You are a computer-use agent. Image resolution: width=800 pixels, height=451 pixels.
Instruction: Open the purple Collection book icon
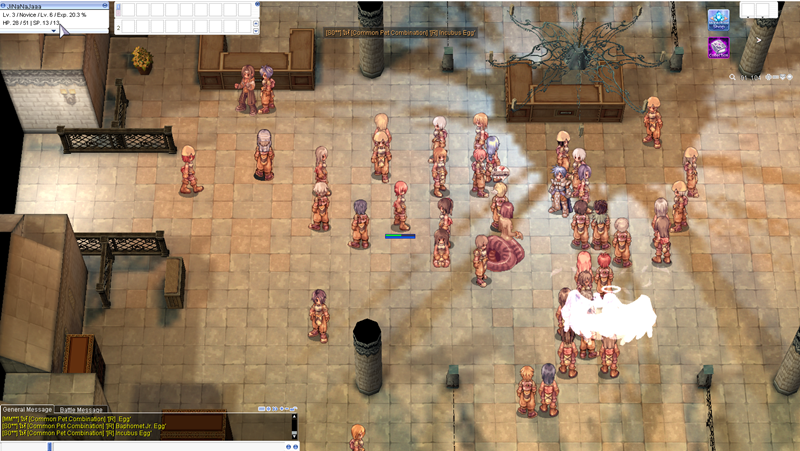tap(718, 48)
